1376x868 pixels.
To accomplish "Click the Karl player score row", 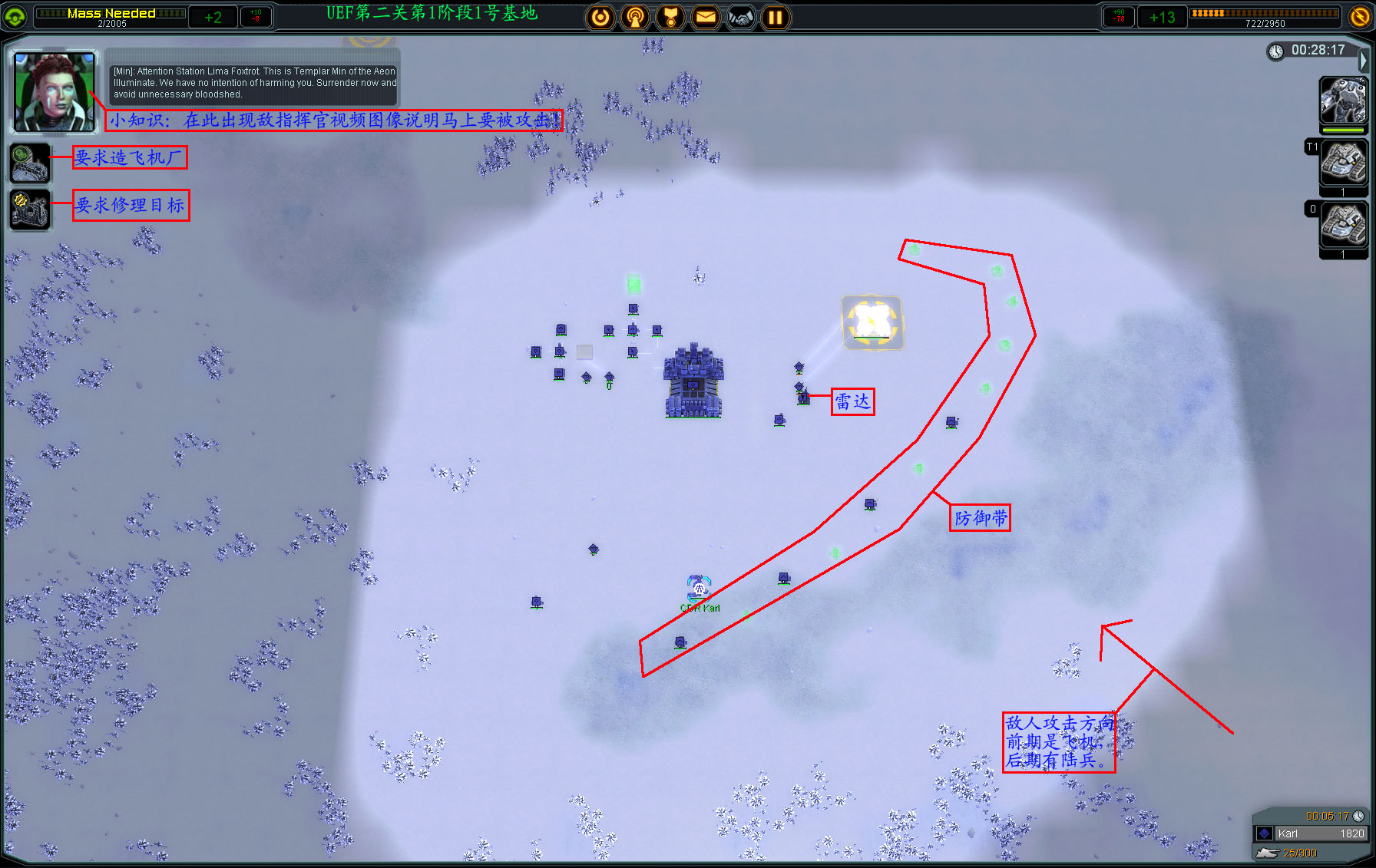I will 1310,833.
